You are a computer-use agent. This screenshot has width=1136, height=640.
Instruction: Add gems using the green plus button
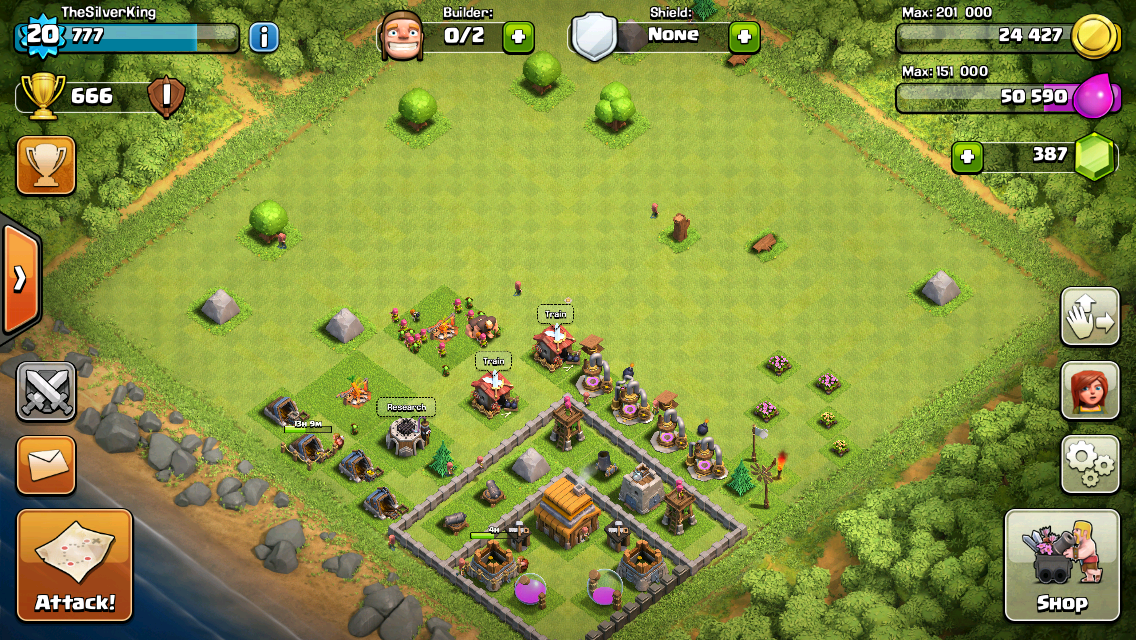[x=966, y=157]
